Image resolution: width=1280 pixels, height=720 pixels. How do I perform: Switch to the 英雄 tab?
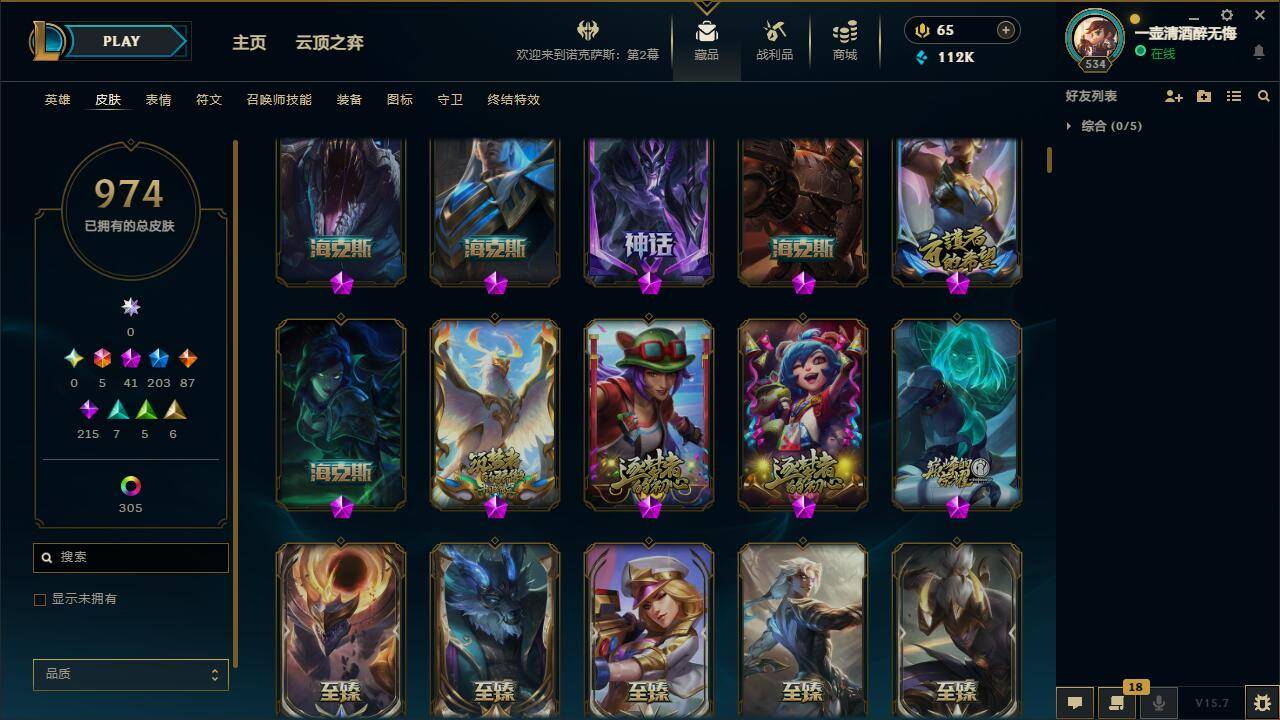pyautogui.click(x=57, y=100)
